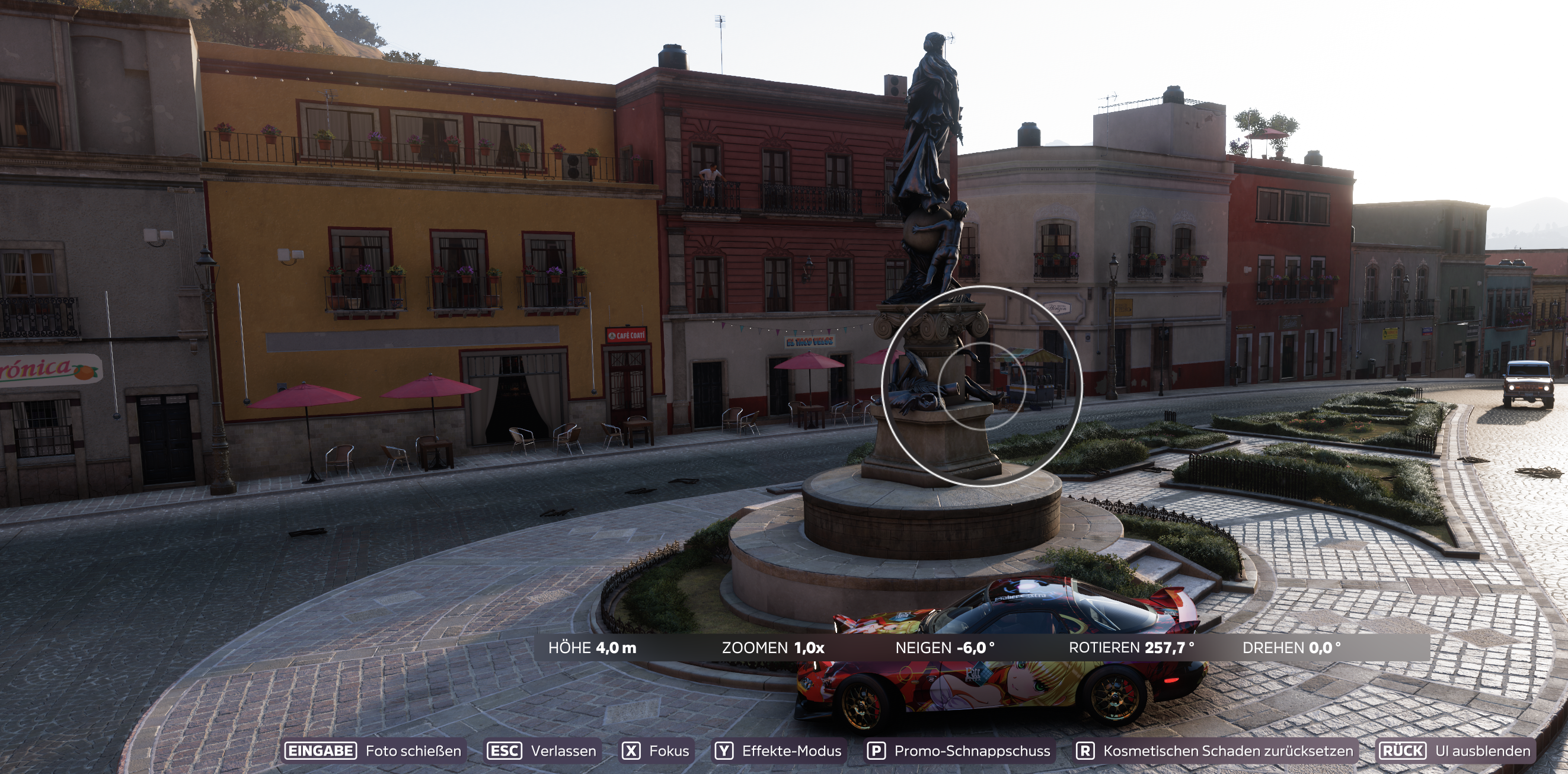This screenshot has width=1568, height=774.
Task: Click the ROTIEREN 257,7° value
Action: pyautogui.click(x=1131, y=648)
